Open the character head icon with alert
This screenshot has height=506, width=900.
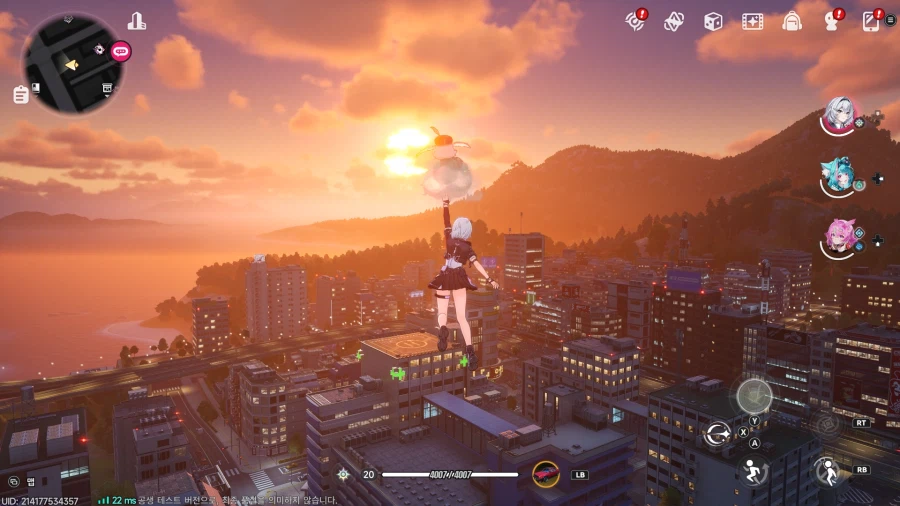click(831, 21)
